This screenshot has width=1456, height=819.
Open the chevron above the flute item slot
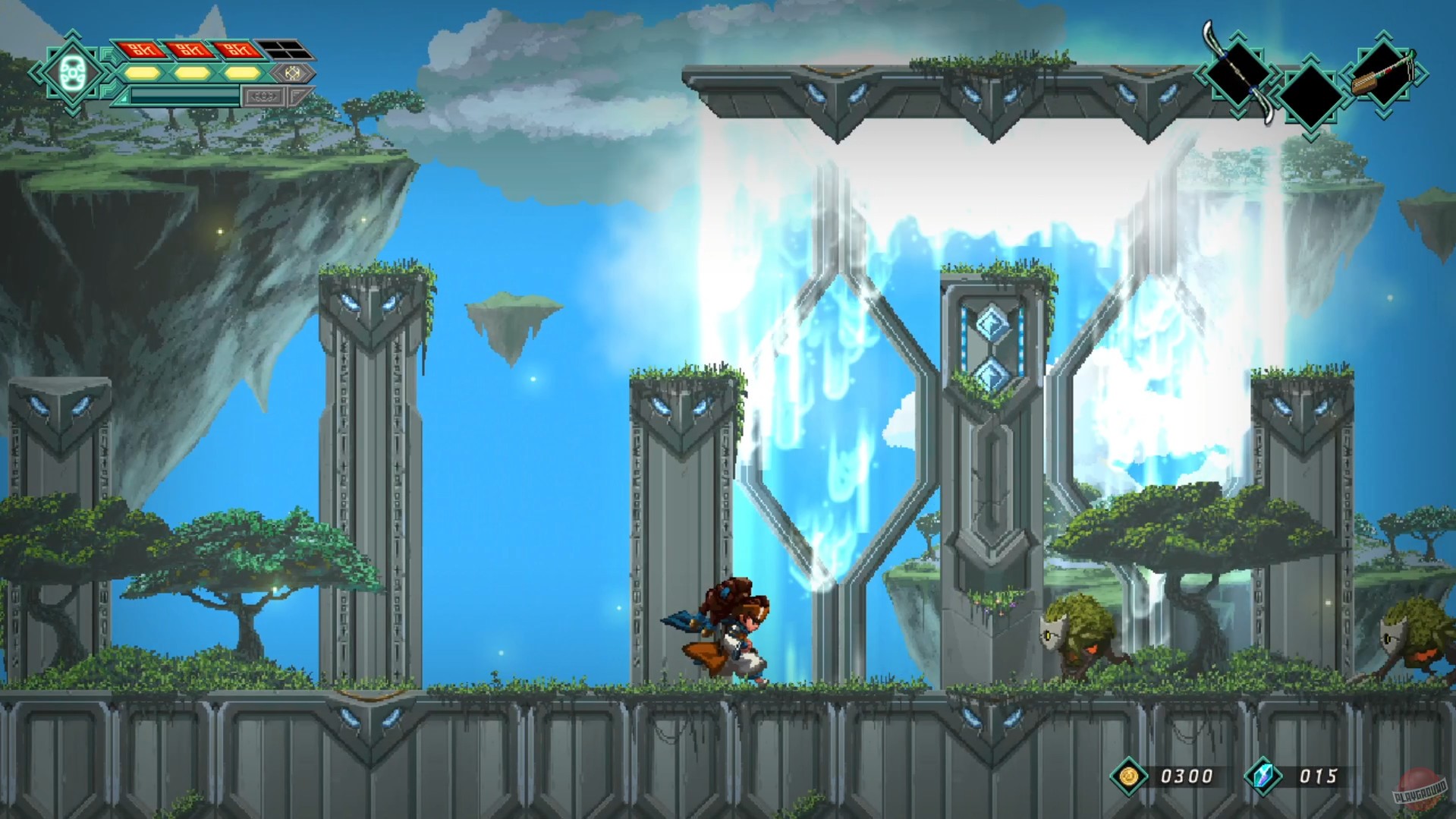coord(1382,36)
